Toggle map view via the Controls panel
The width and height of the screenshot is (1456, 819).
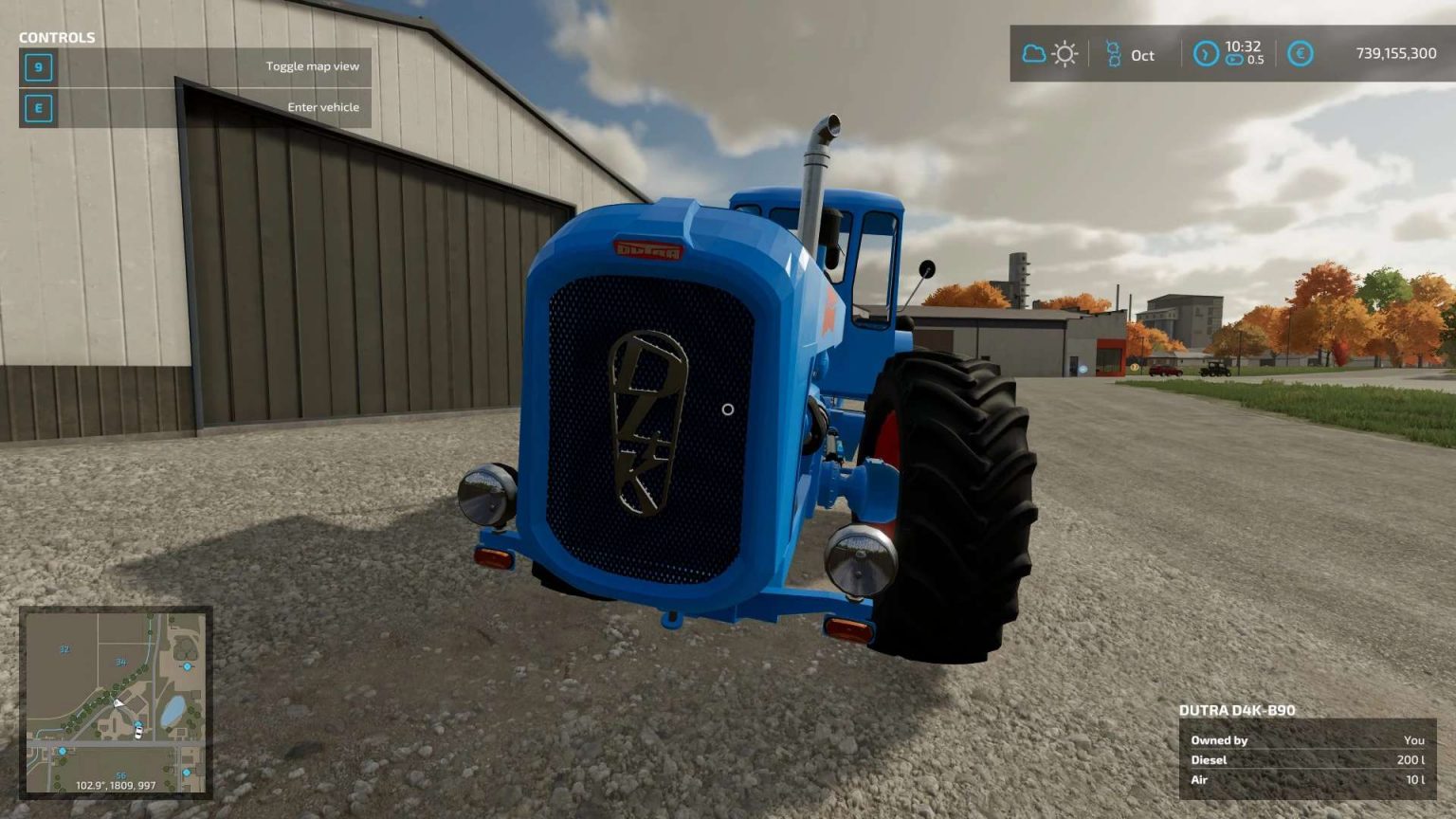coord(313,66)
